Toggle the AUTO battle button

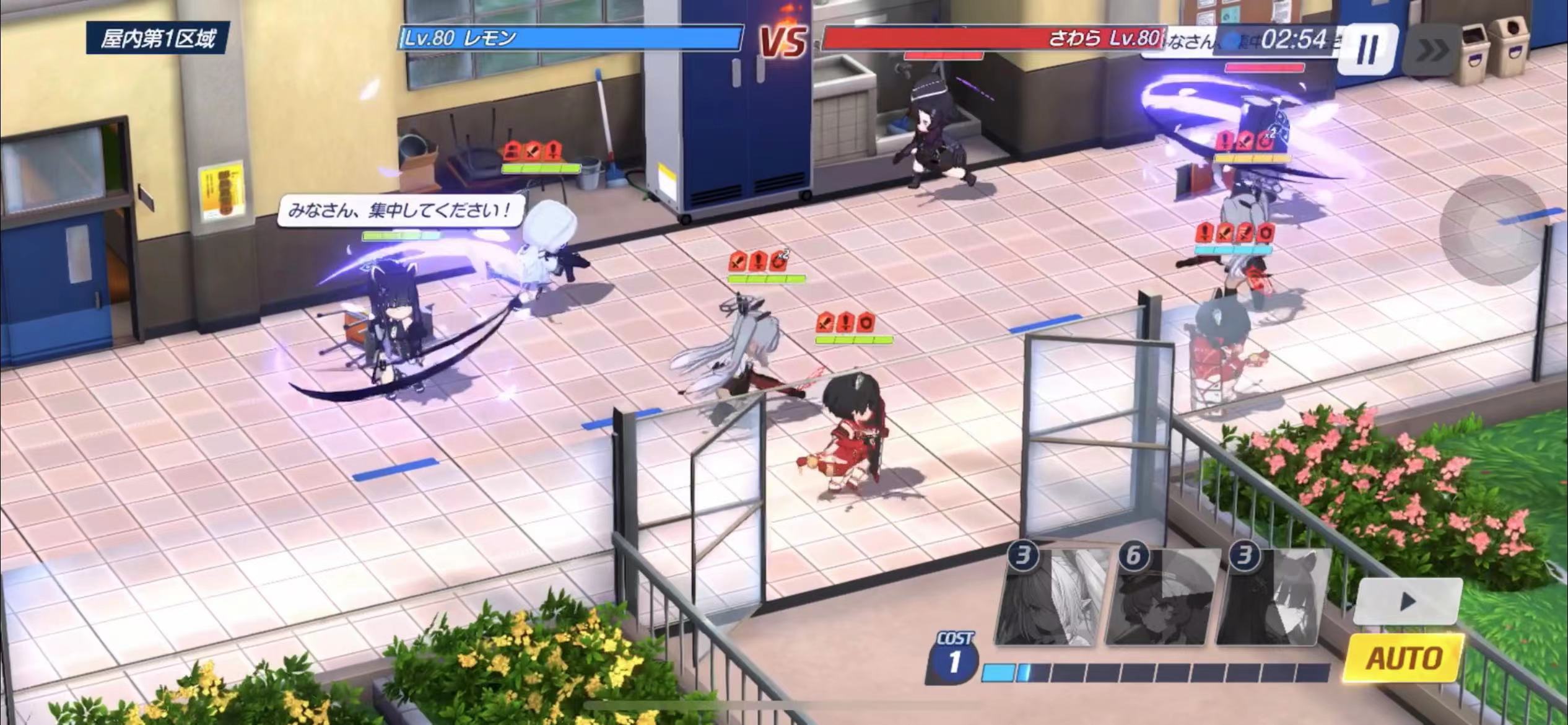click(x=1404, y=658)
